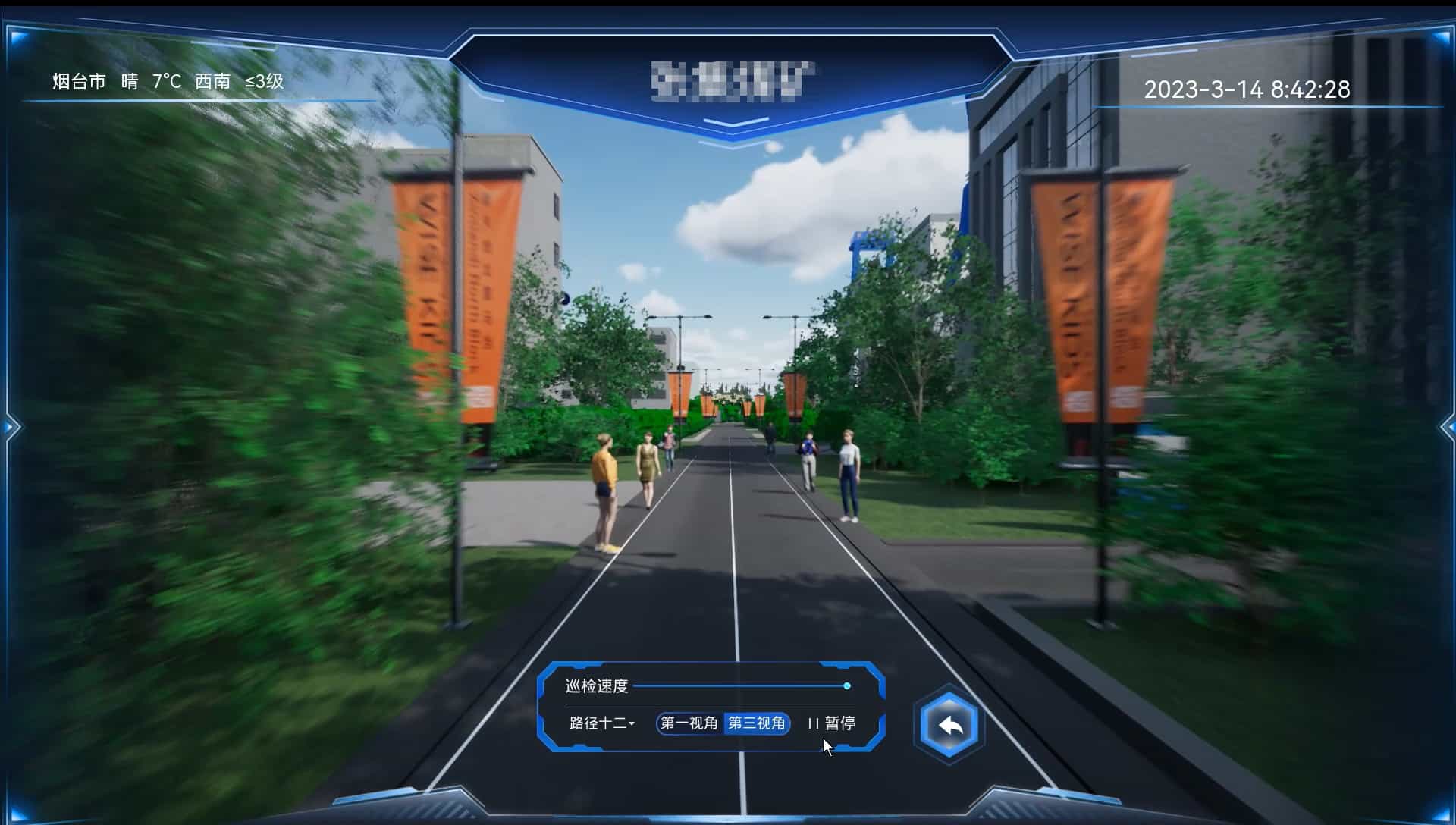Click the return arrow inside the blue hexagon

(949, 724)
